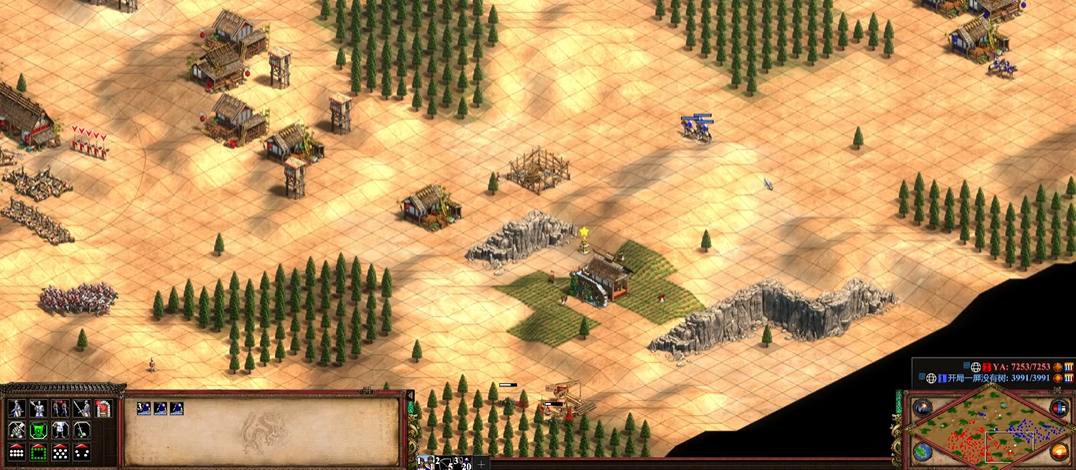
Task: Click the sunset icon button beside the minimap
Action: tap(1059, 451)
